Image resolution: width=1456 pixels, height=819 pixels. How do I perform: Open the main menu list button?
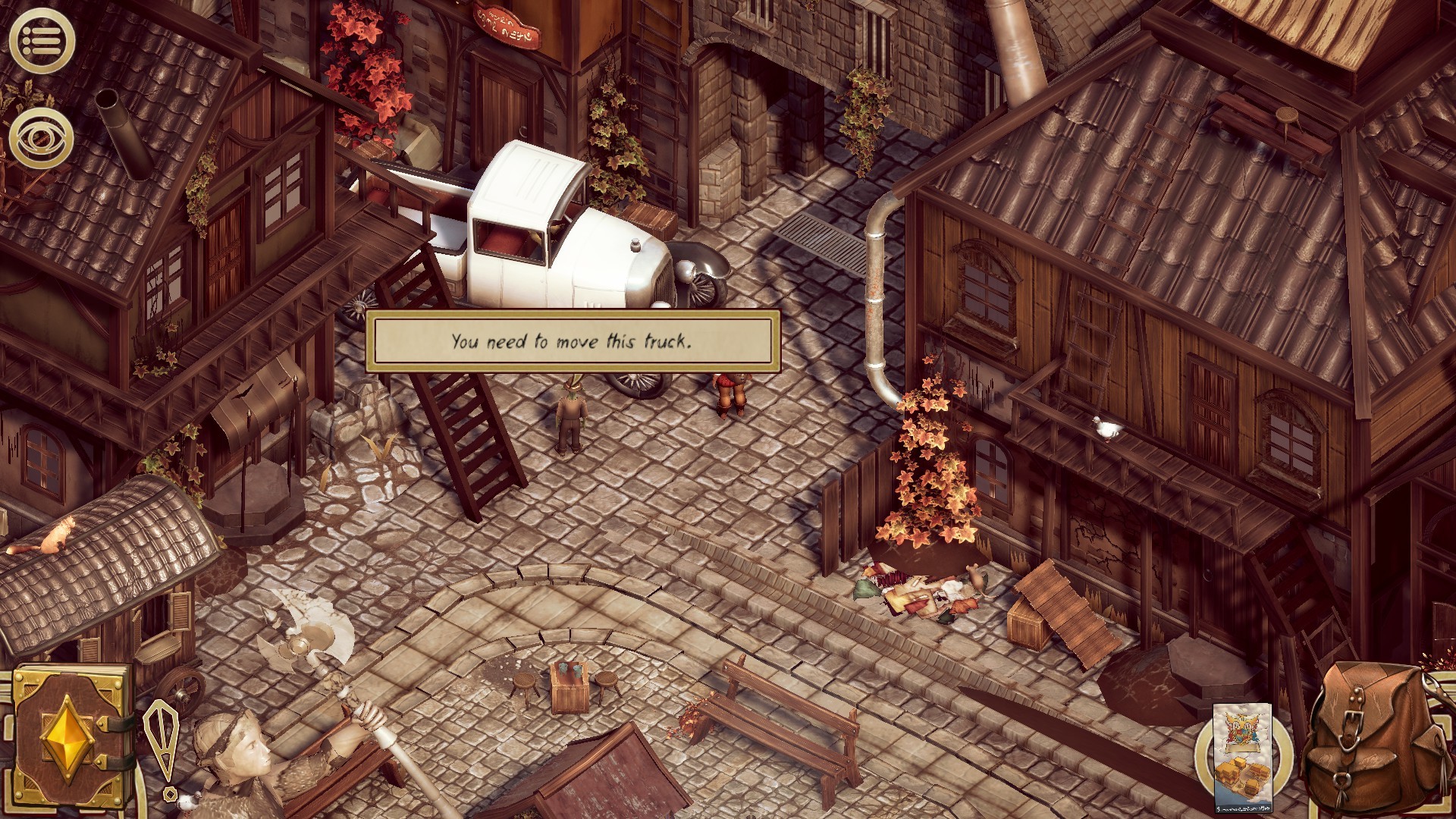tap(42, 40)
